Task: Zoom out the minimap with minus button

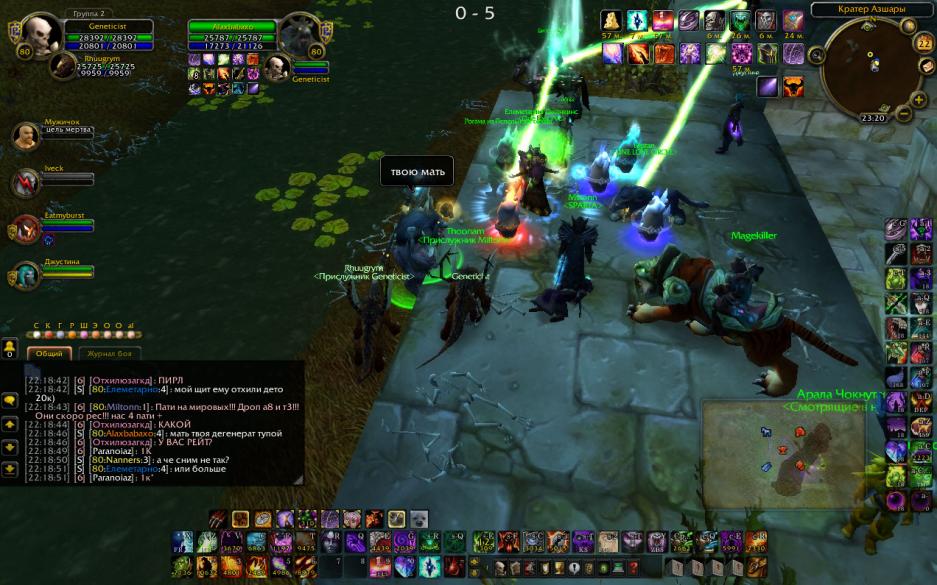Action: tap(904, 114)
